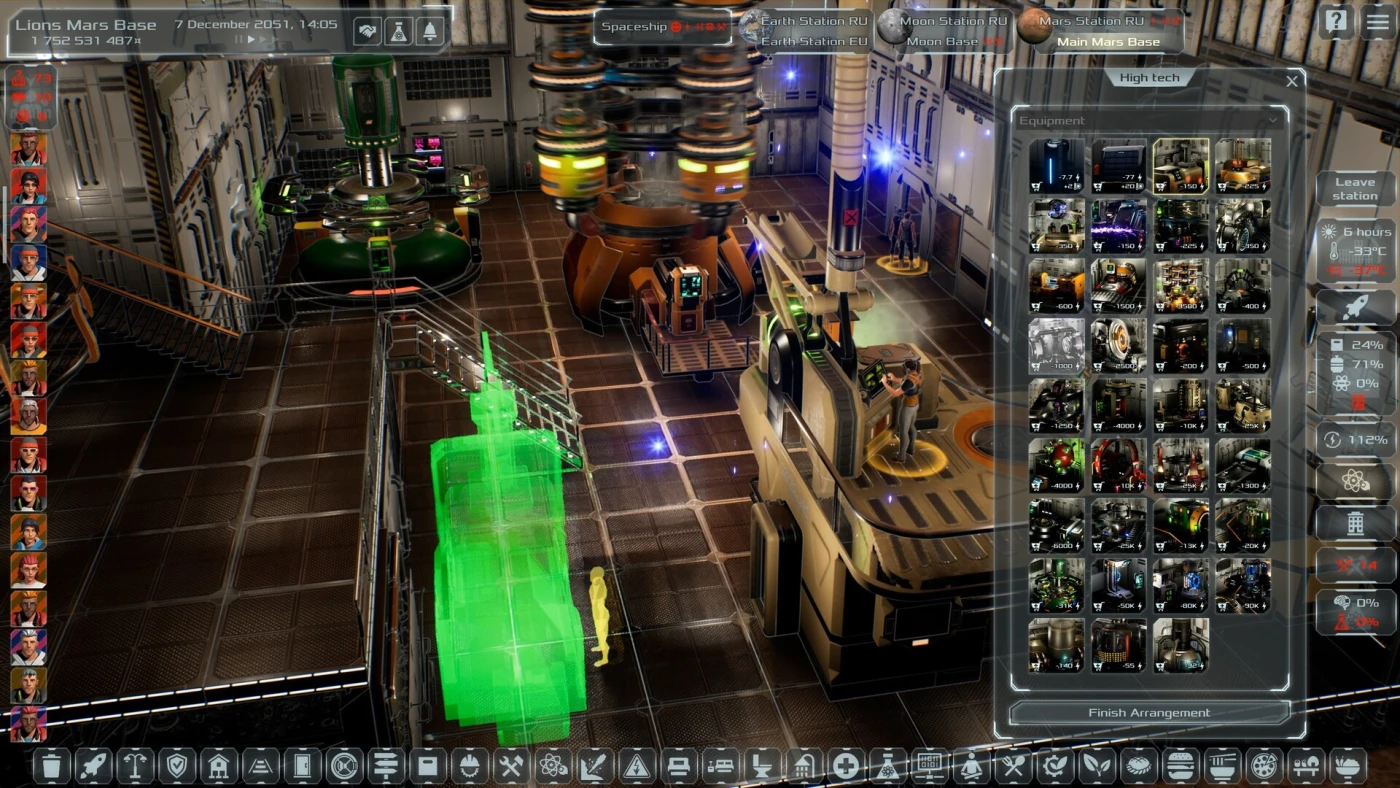Close the High tech panel
The height and width of the screenshot is (788, 1400).
[x=1292, y=82]
